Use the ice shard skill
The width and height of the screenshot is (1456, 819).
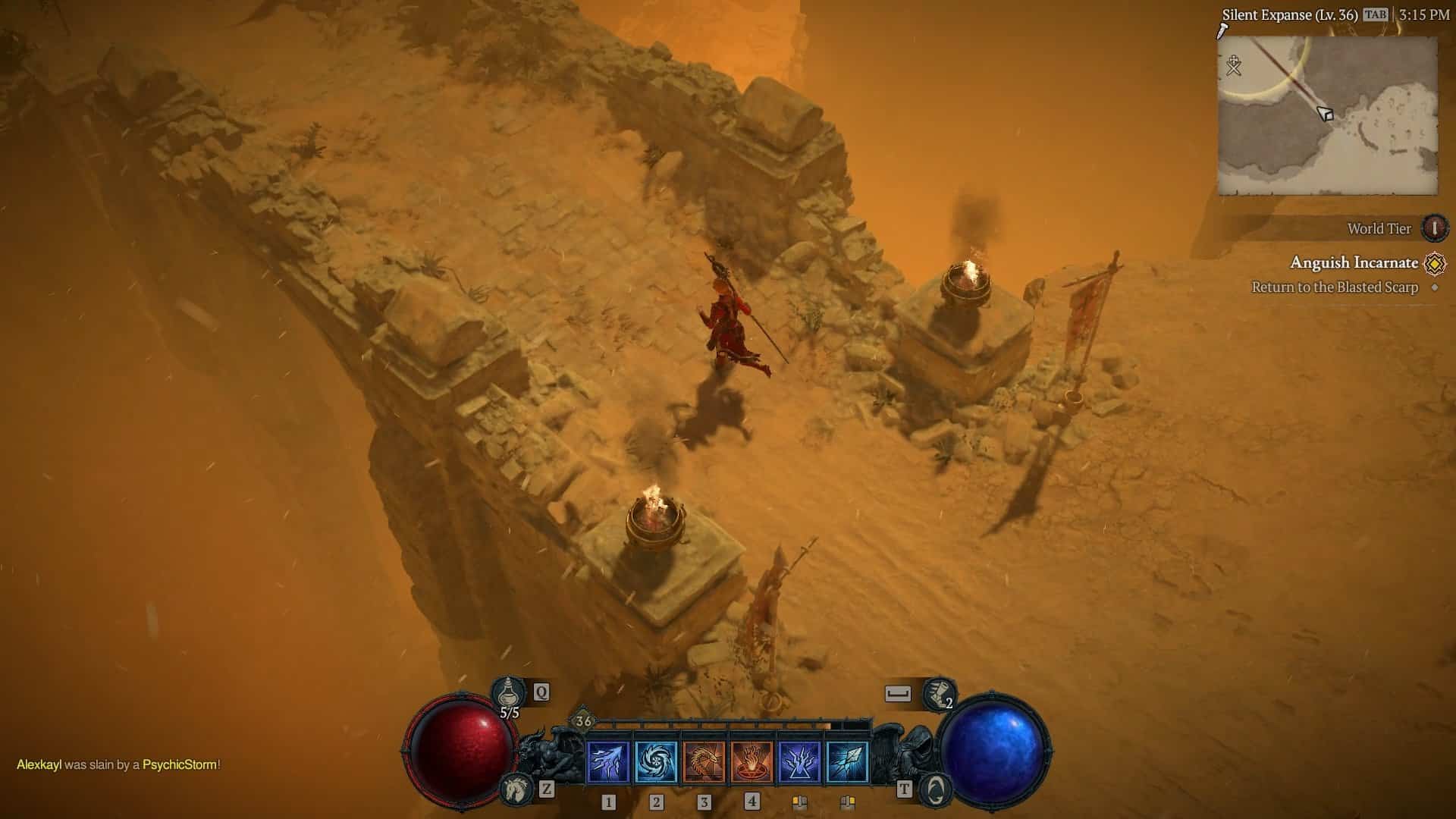point(847,762)
